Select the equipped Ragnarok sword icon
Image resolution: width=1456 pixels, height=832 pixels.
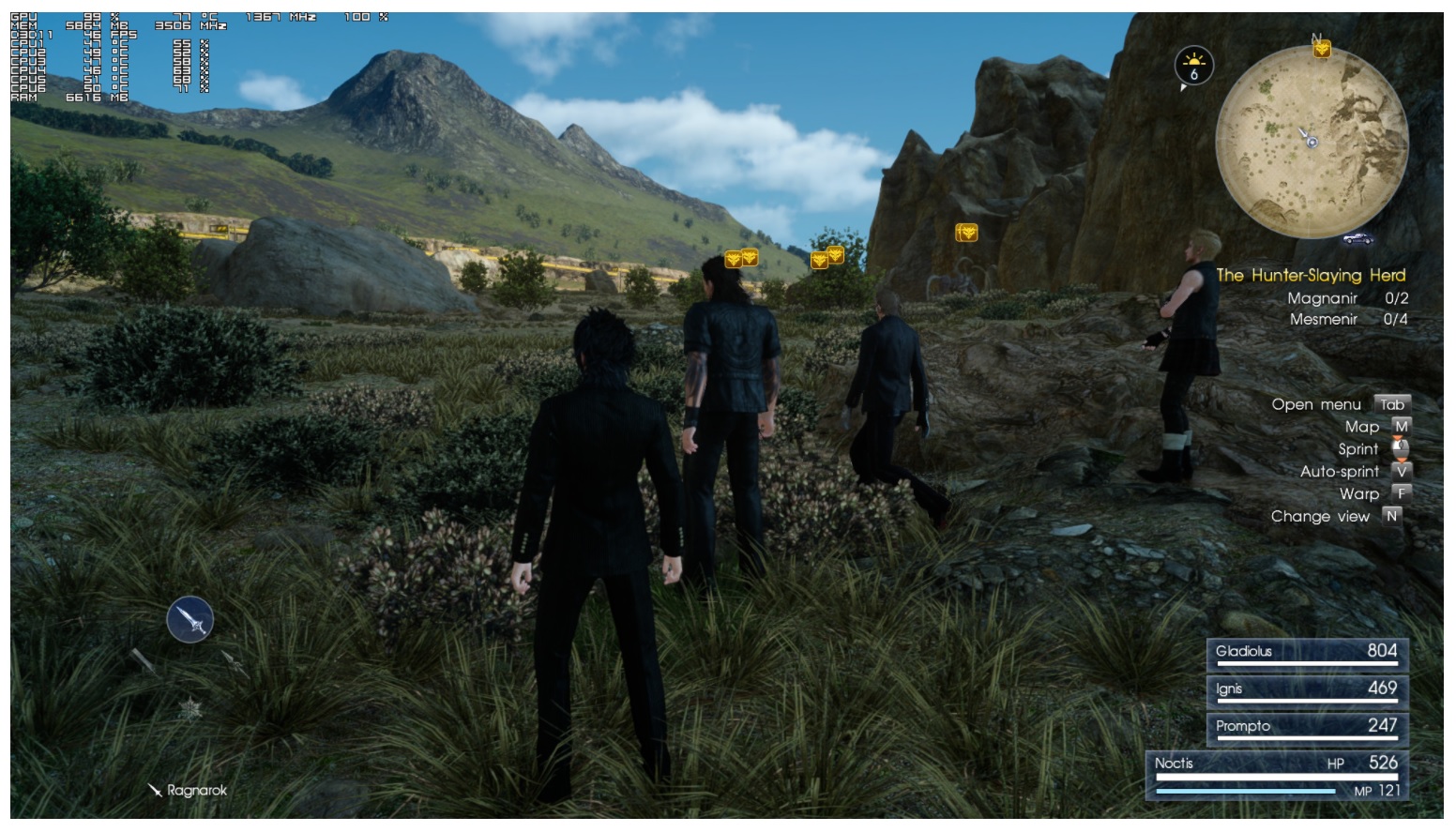[190, 620]
